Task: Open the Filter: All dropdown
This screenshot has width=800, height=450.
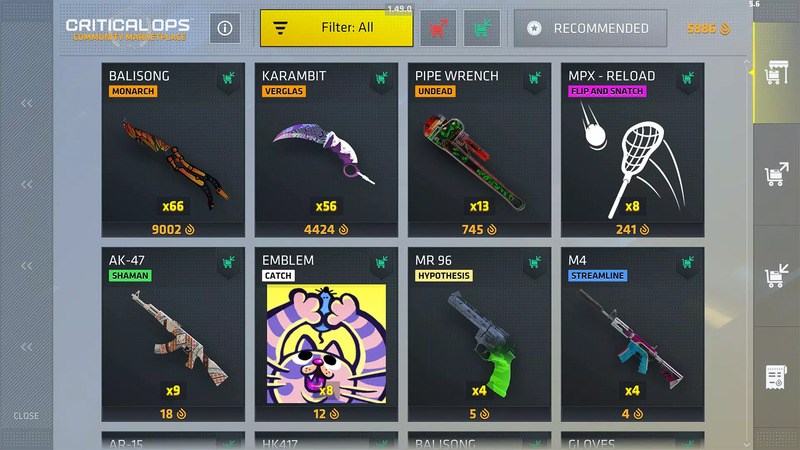Action: (x=336, y=28)
